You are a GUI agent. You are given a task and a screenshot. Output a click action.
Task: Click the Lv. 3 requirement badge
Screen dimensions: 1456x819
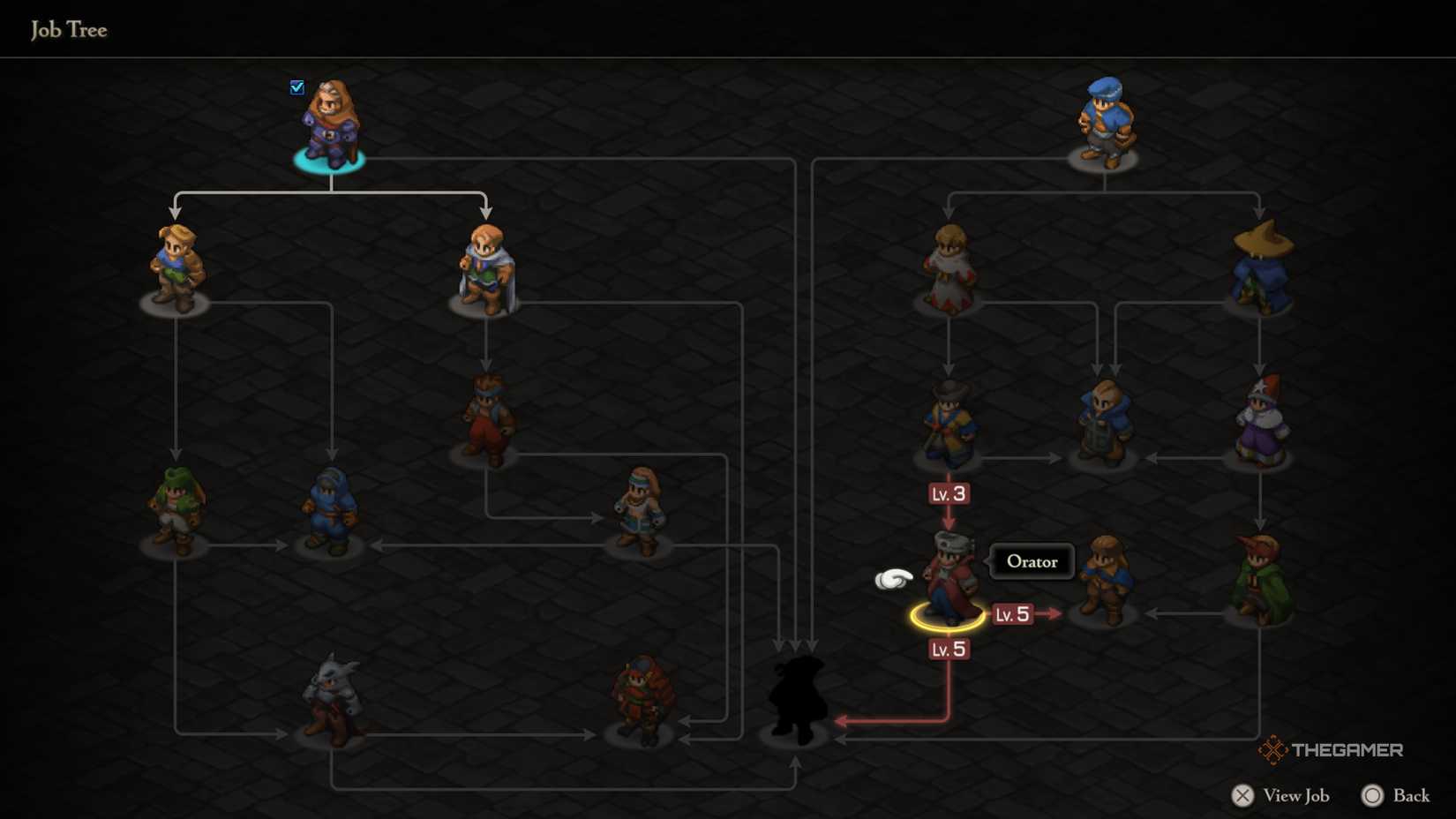click(x=949, y=493)
